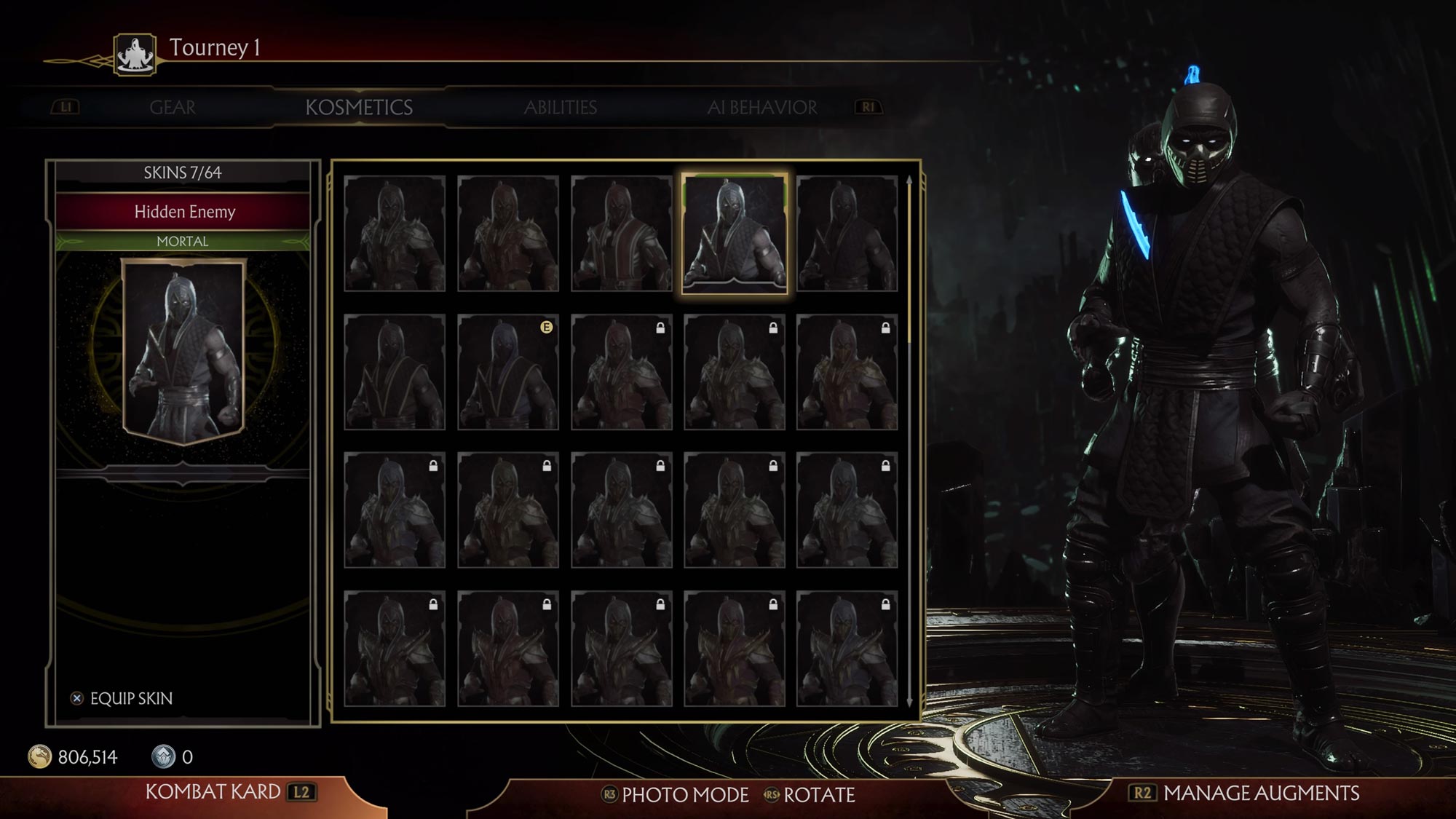Select the Kosmetics tab
Viewport: 1456px width, 819px height.
(x=360, y=107)
